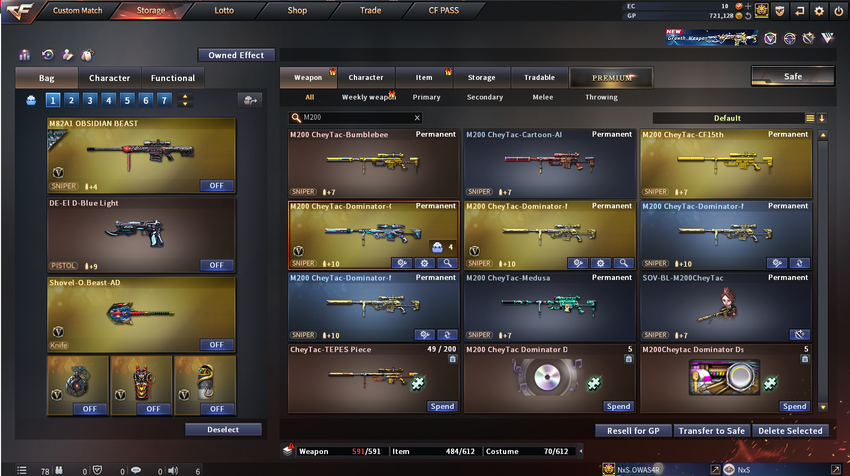Screen dimensions: 850x476
Task: Open the Custom Match menu
Action: click(x=77, y=10)
